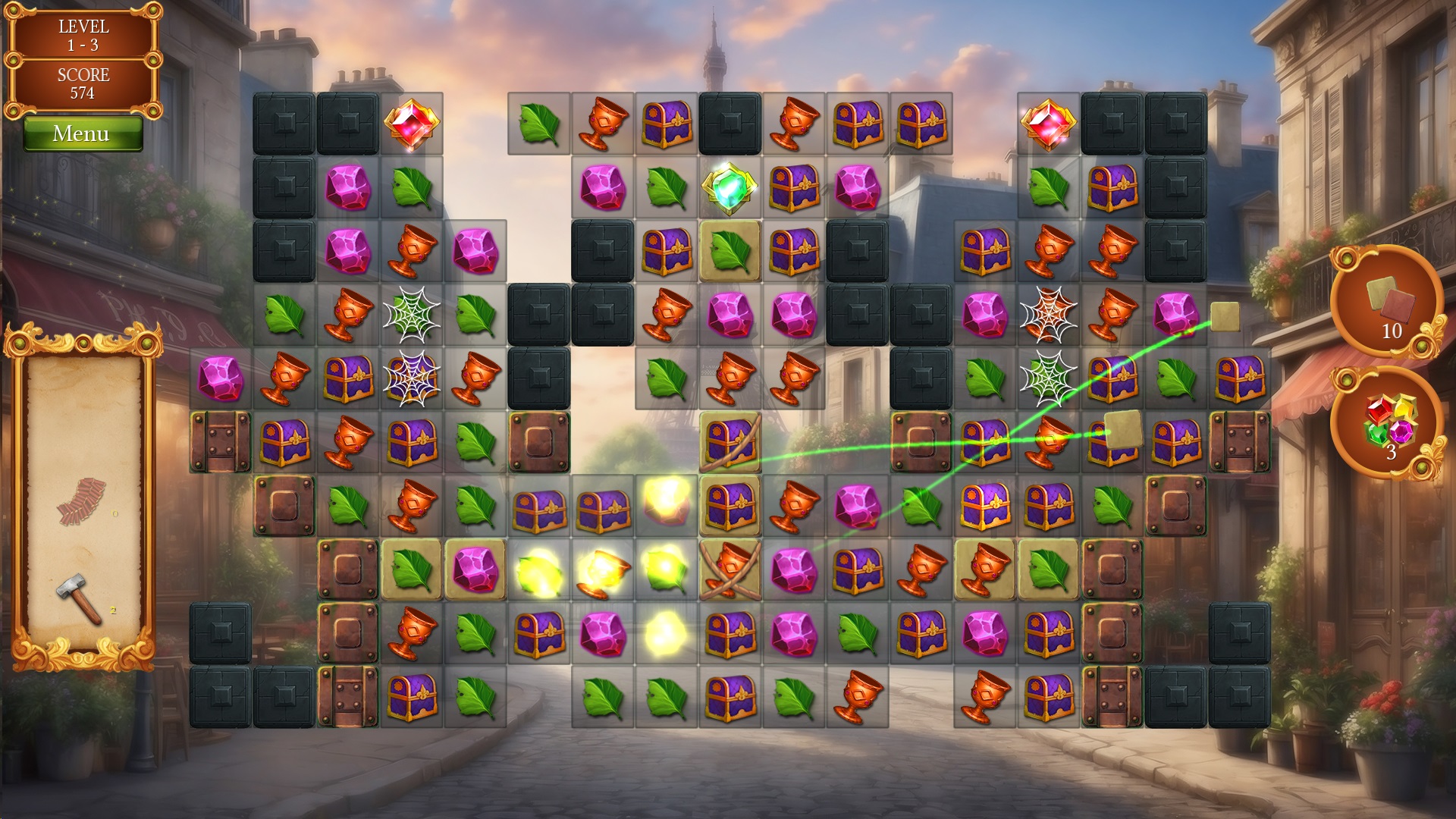Pick the goblet bound with crossed ropes
The width and height of the screenshot is (1456, 819).
click(x=730, y=570)
